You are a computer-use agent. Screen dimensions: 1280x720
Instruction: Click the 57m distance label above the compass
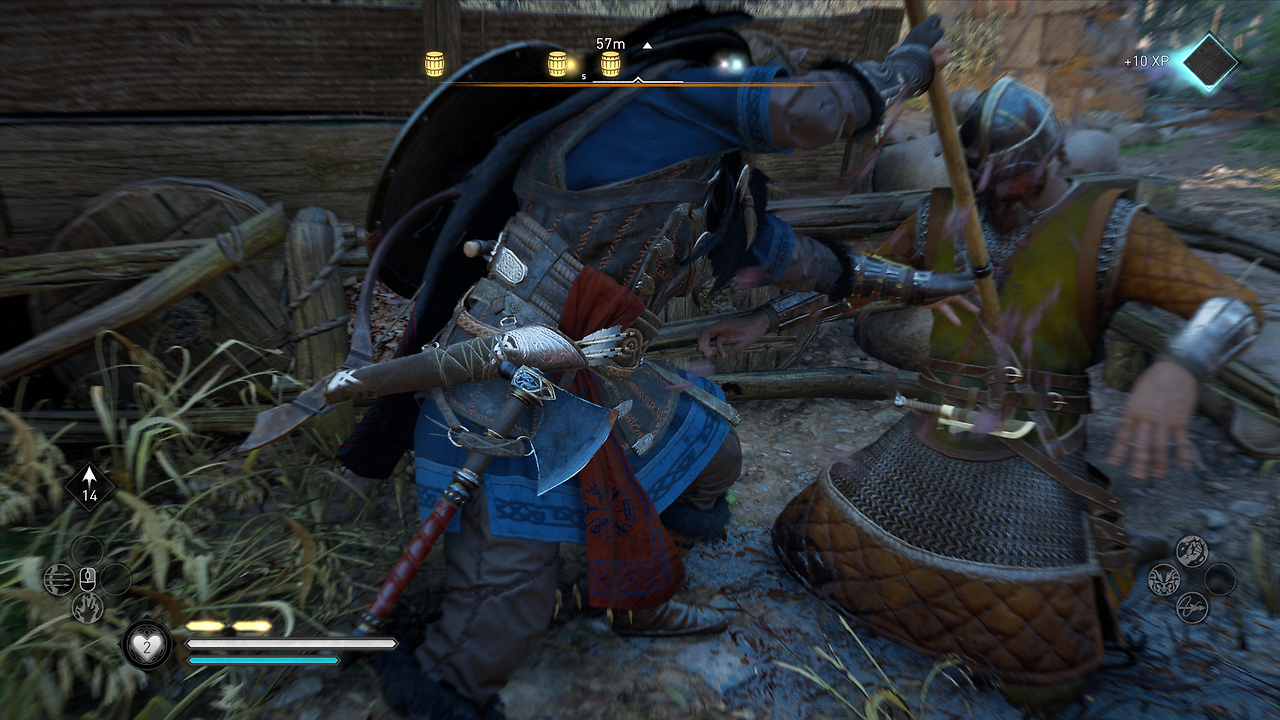[610, 43]
